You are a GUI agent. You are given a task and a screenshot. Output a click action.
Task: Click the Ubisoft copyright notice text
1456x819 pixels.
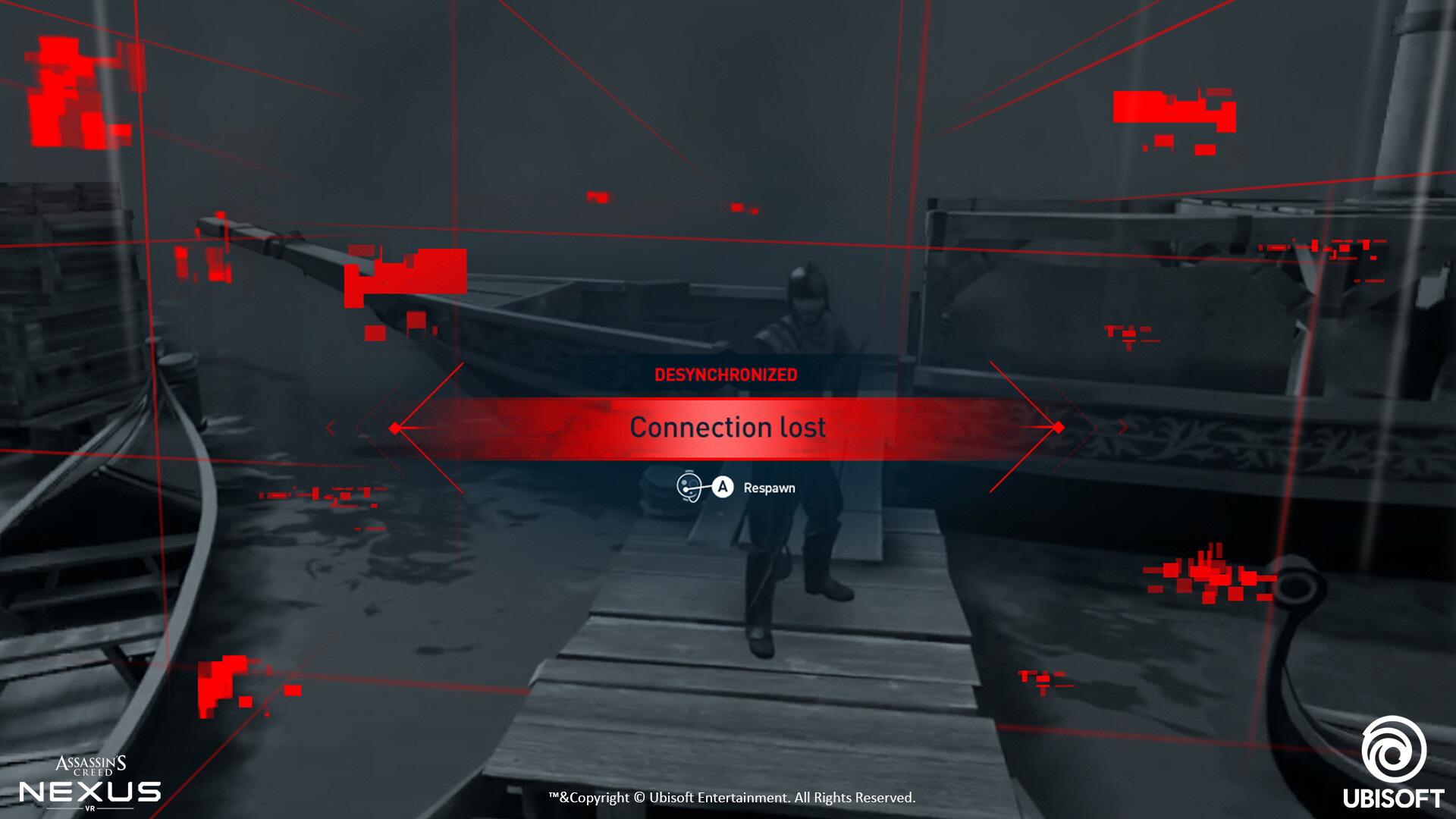point(732,798)
